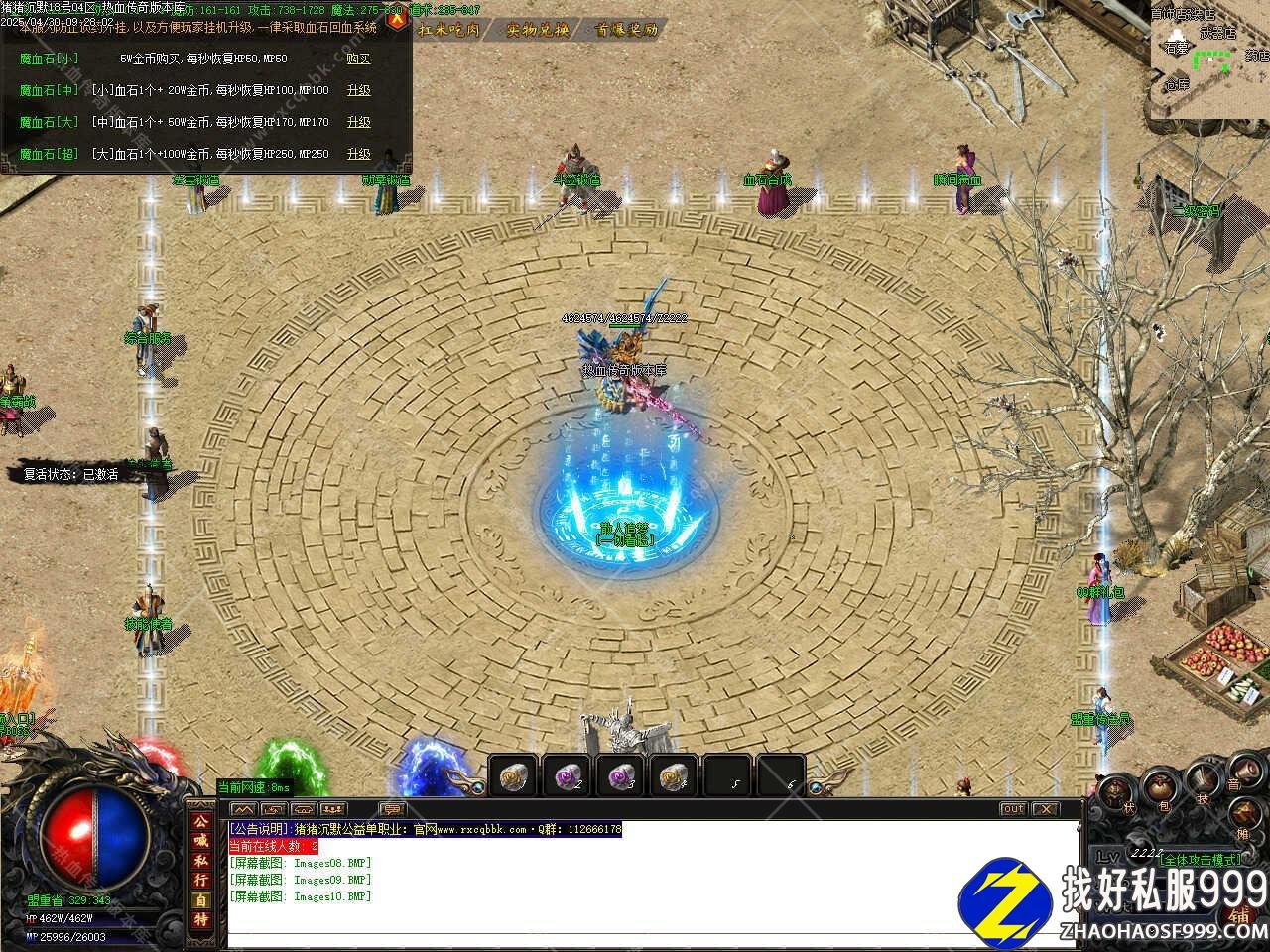Buy the small 魔血石 via 购买 link
The height and width of the screenshot is (952, 1270).
pyautogui.click(x=358, y=59)
